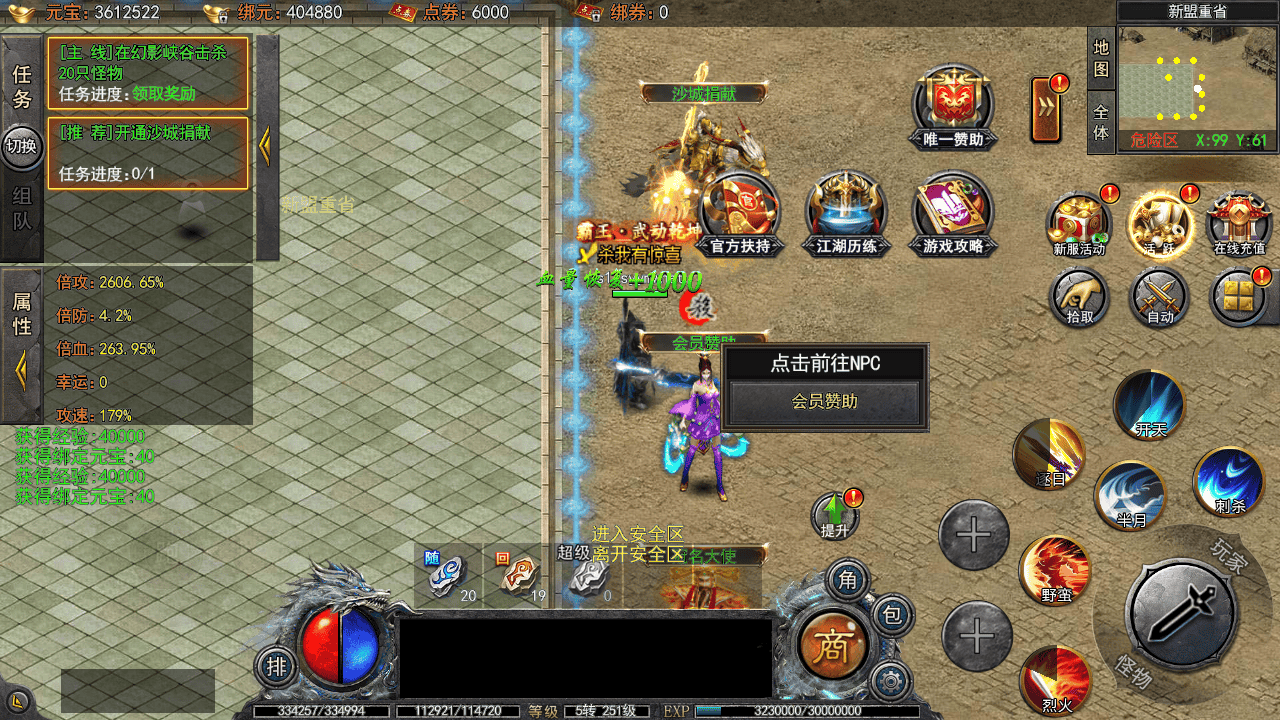The image size is (1280, 720).
Task: Toggle 自动 auto-battle crossed swords
Action: 1160,297
